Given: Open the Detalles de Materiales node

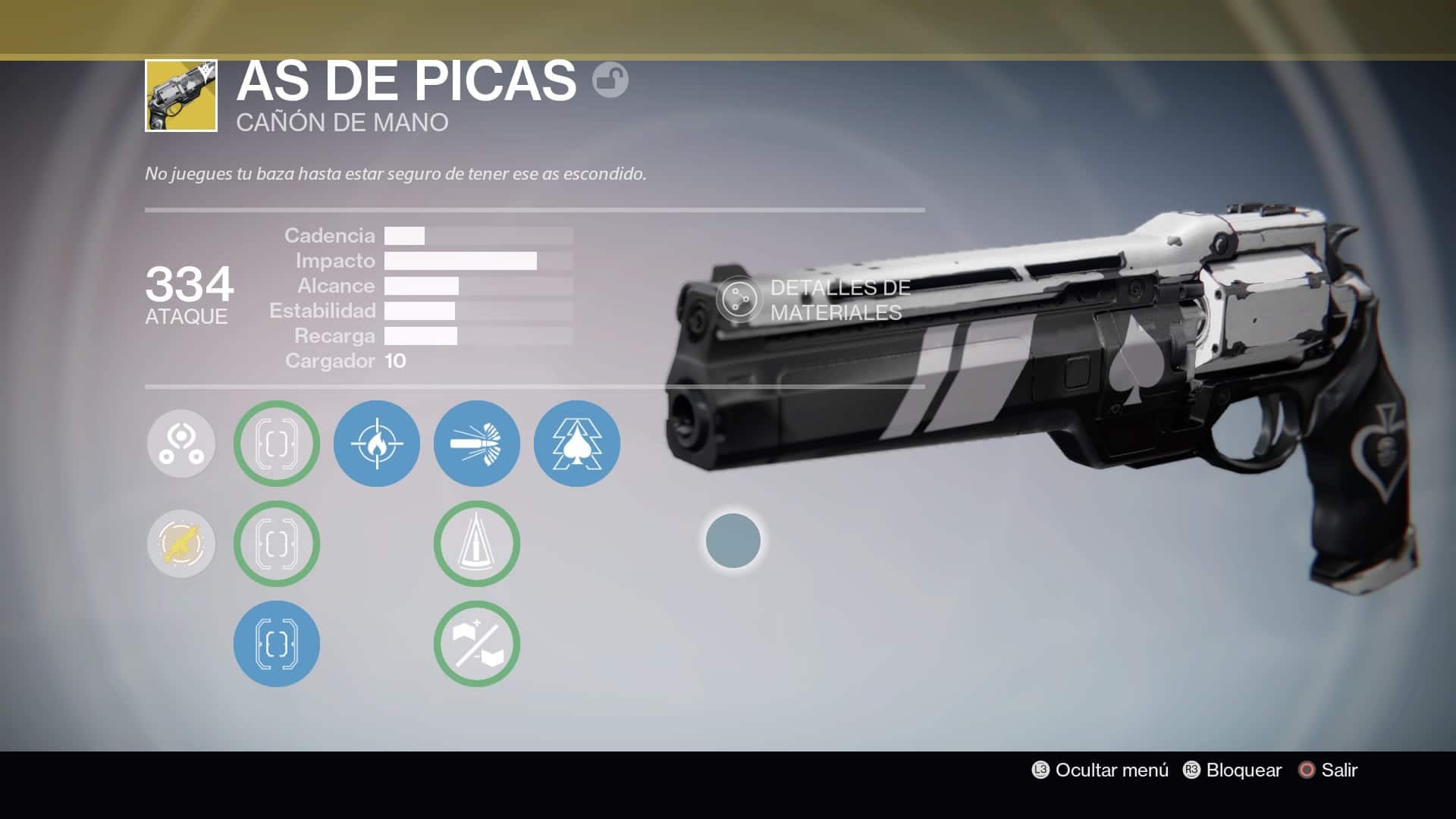Looking at the screenshot, I should 739,300.
